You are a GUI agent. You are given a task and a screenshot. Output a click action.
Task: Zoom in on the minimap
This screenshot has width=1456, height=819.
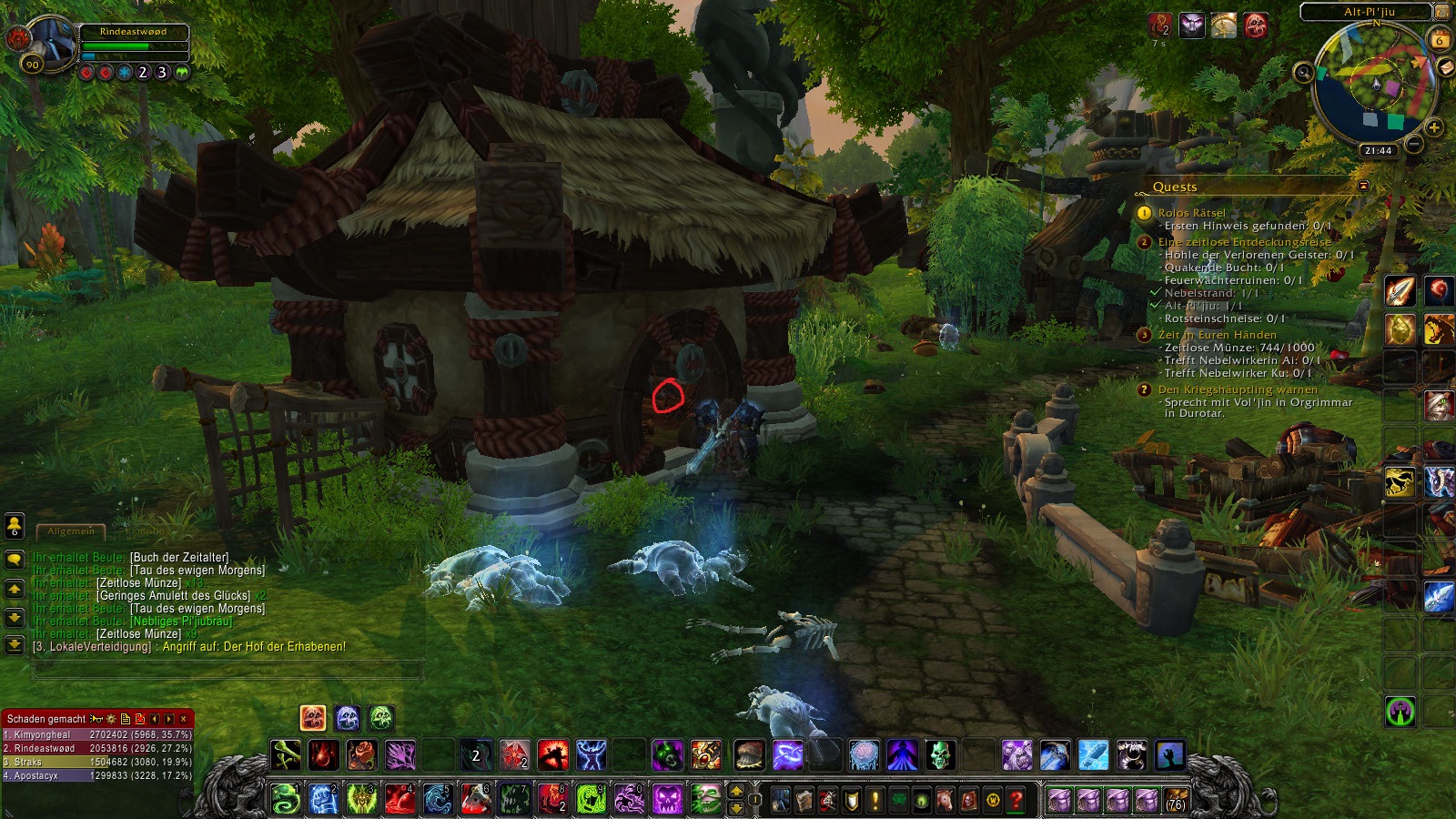click(1433, 127)
